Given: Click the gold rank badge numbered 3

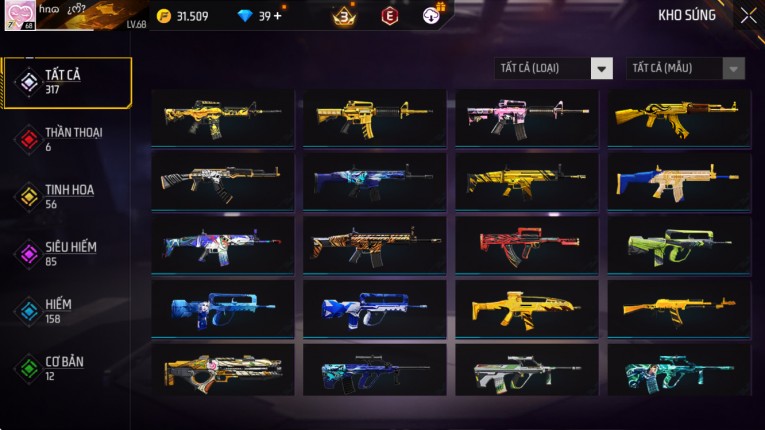Looking at the screenshot, I should pos(345,16).
